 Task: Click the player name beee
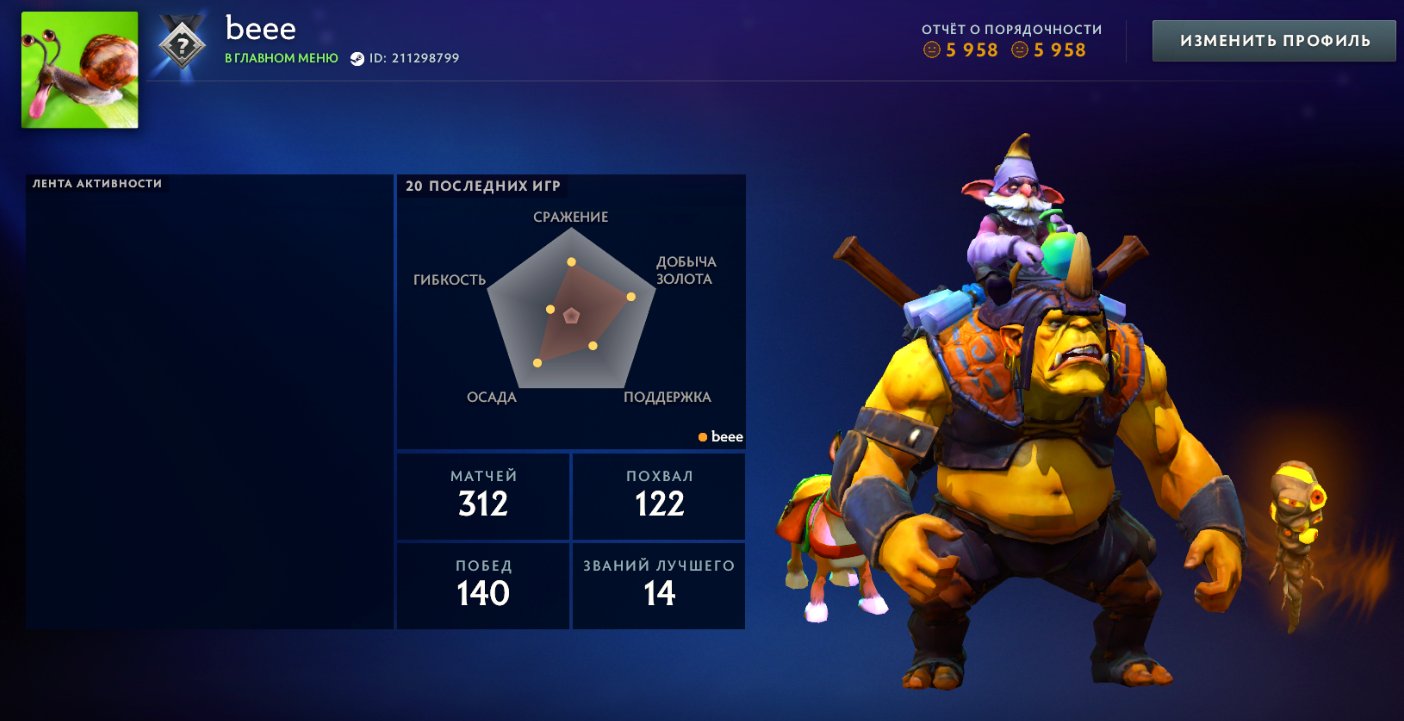(262, 29)
